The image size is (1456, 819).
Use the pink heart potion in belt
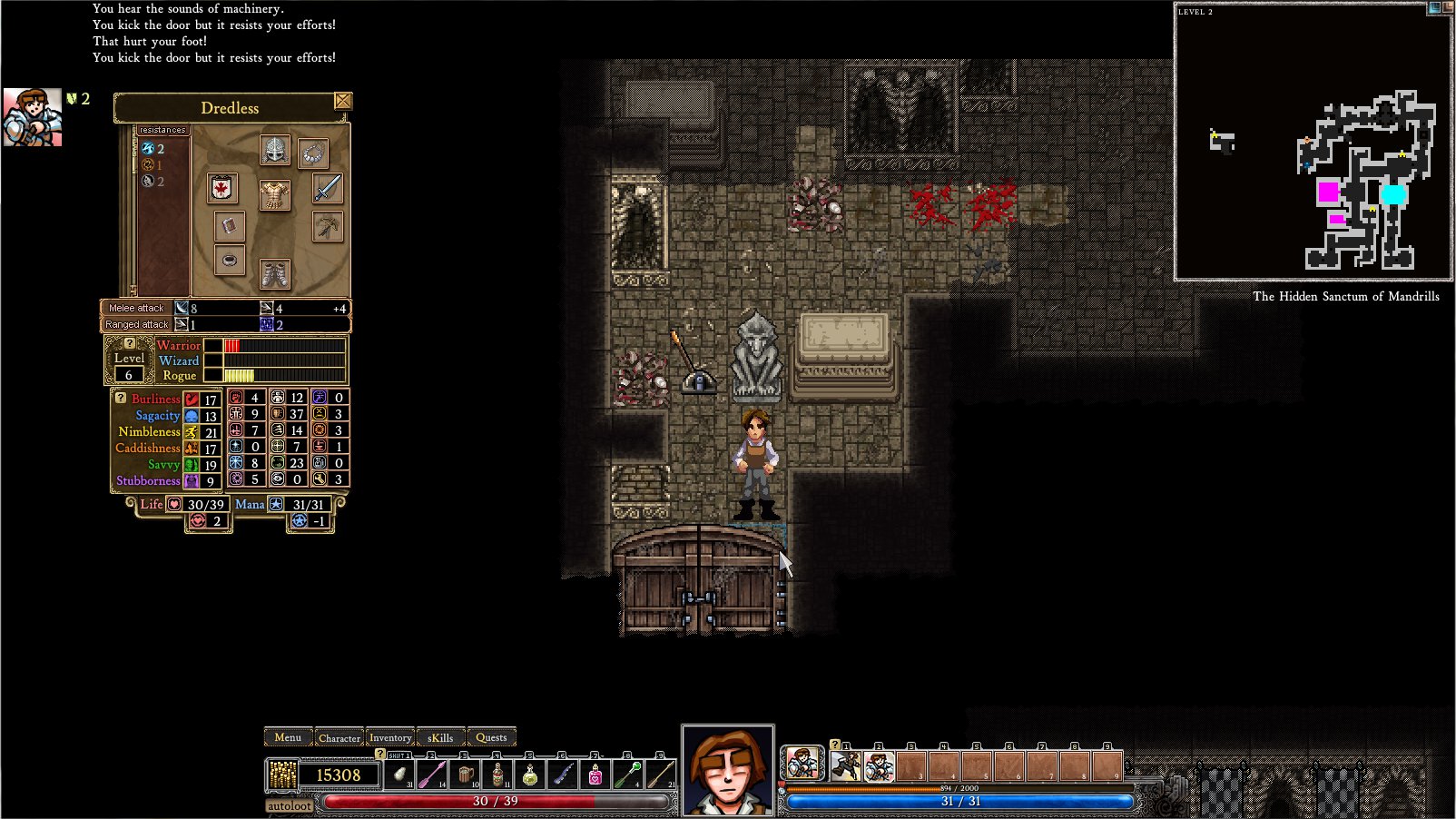[x=595, y=775]
